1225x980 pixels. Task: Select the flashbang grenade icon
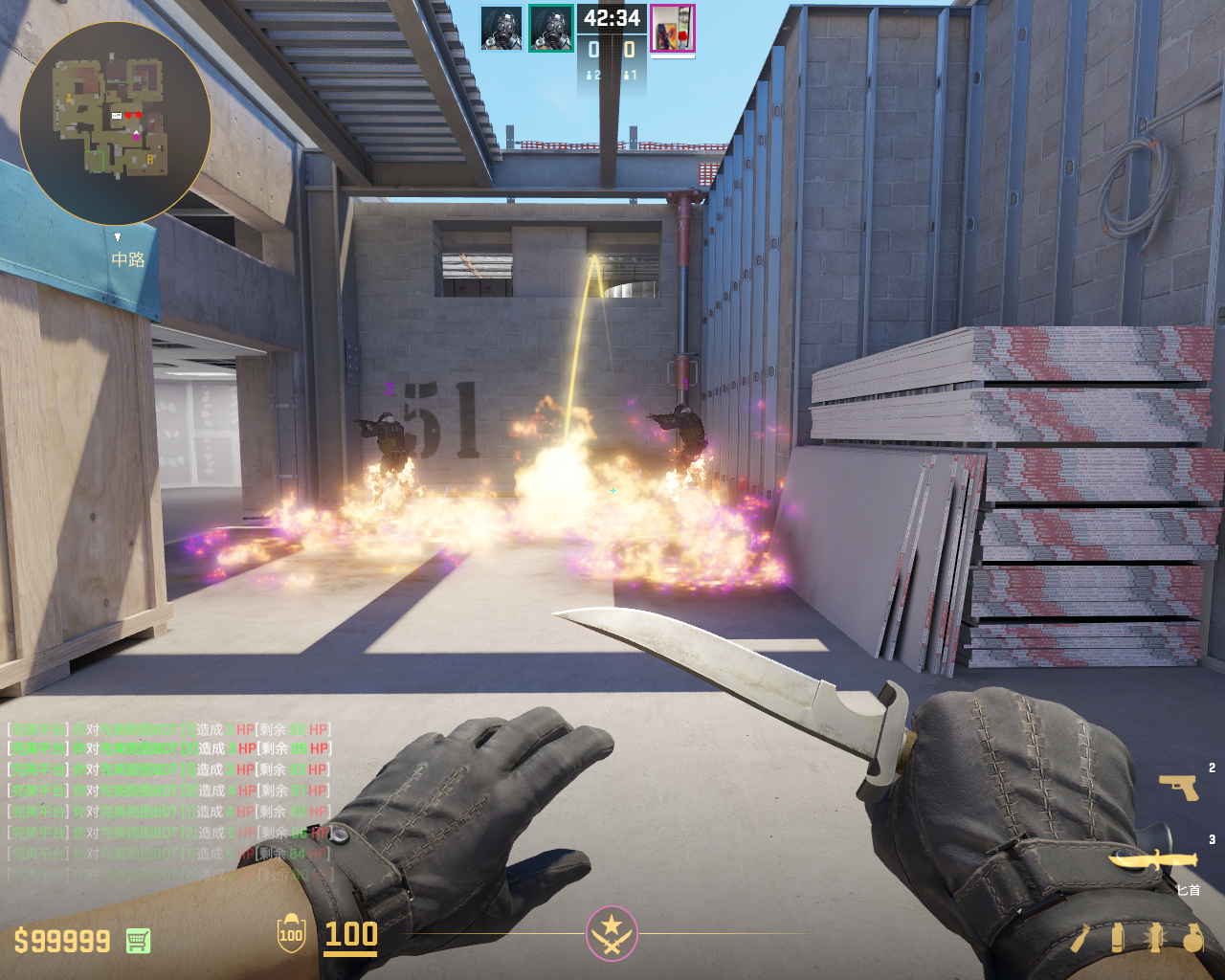coord(1155,939)
